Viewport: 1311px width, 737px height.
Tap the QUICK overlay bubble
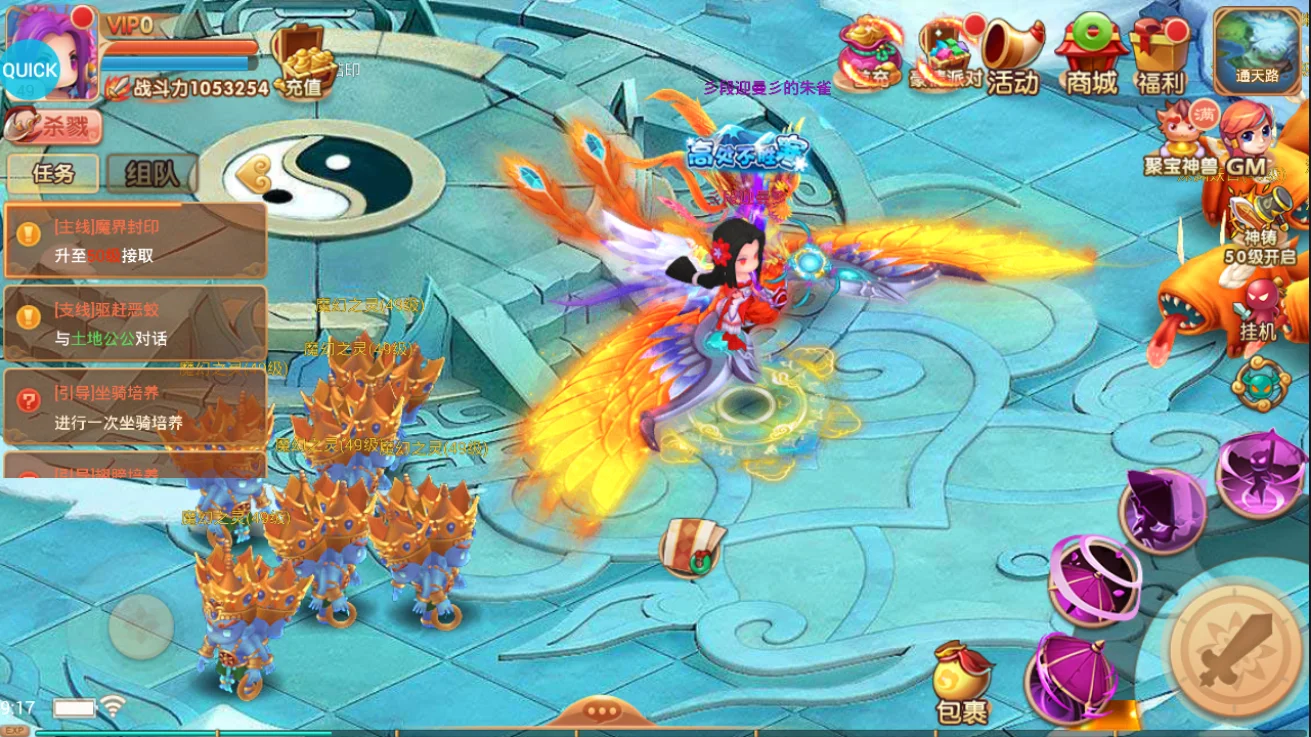30,70
